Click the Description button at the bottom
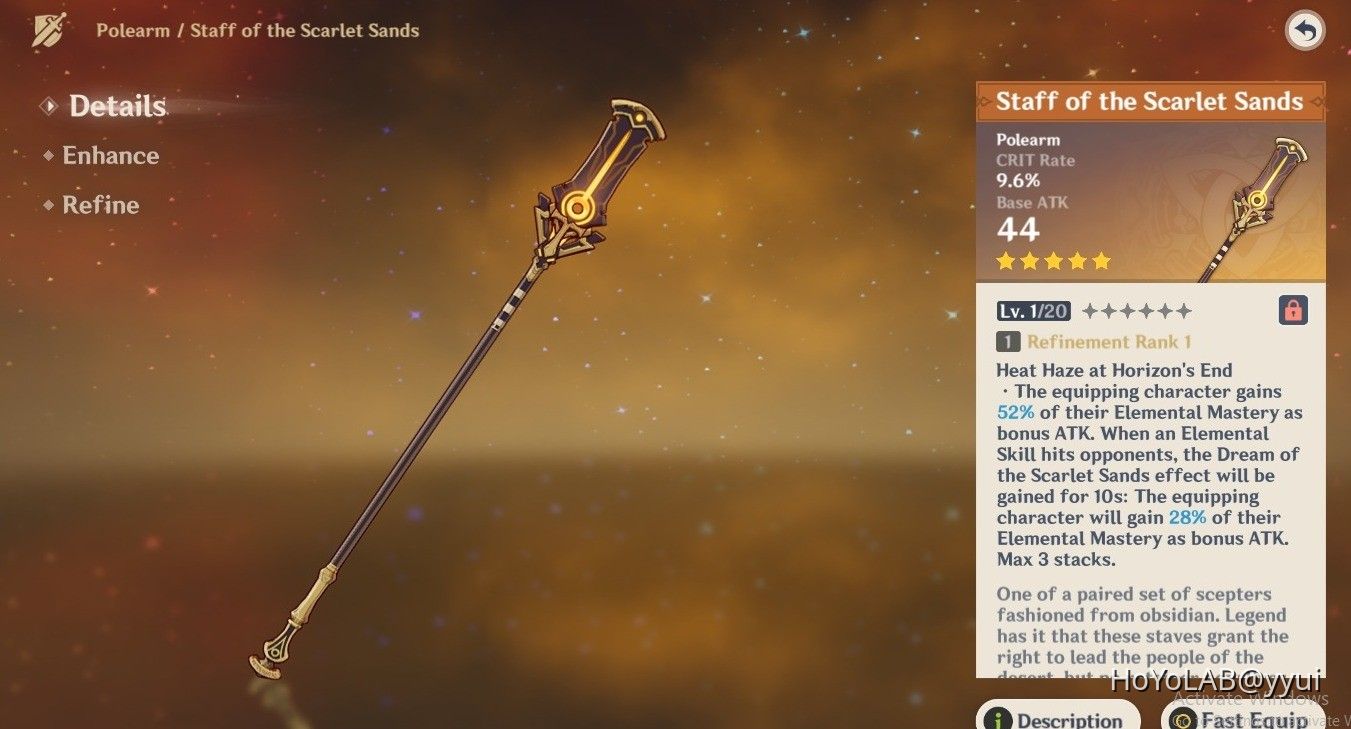The image size is (1351, 729). click(1060, 716)
